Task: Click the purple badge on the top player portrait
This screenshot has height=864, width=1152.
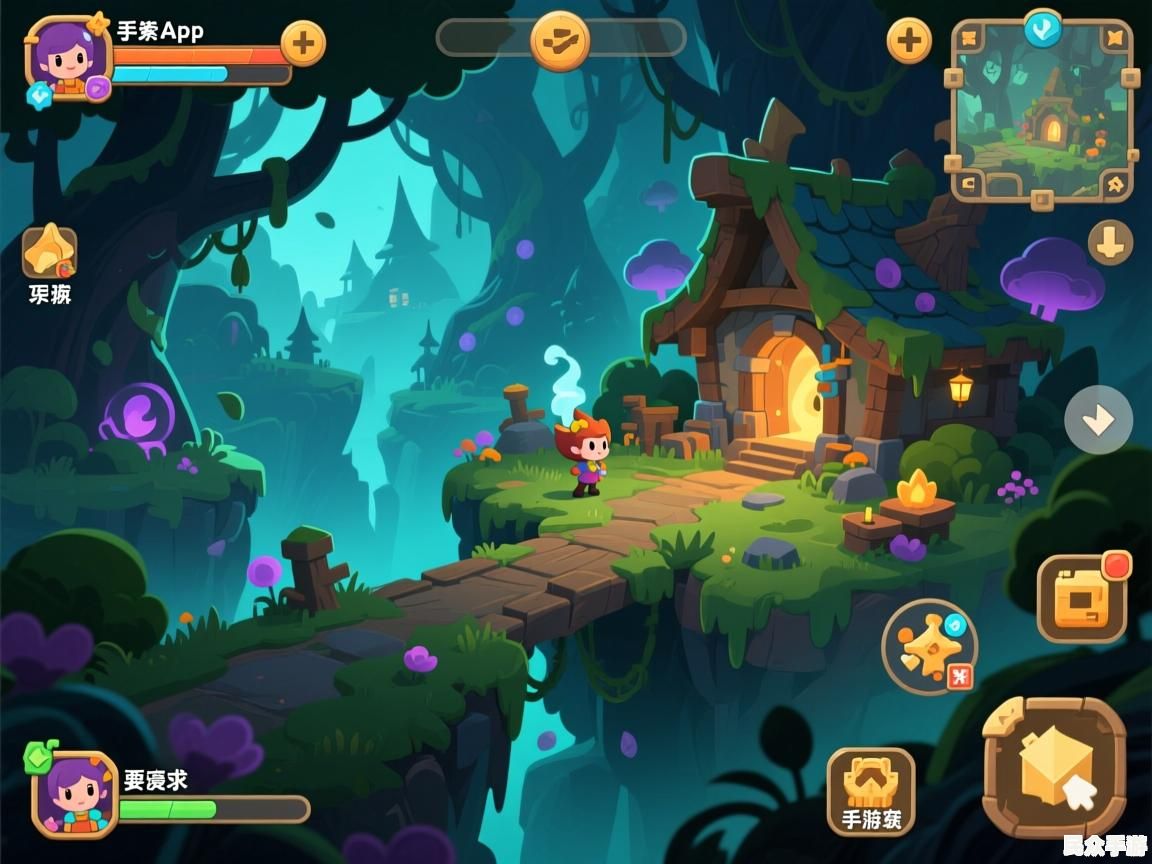Action: (x=97, y=88)
